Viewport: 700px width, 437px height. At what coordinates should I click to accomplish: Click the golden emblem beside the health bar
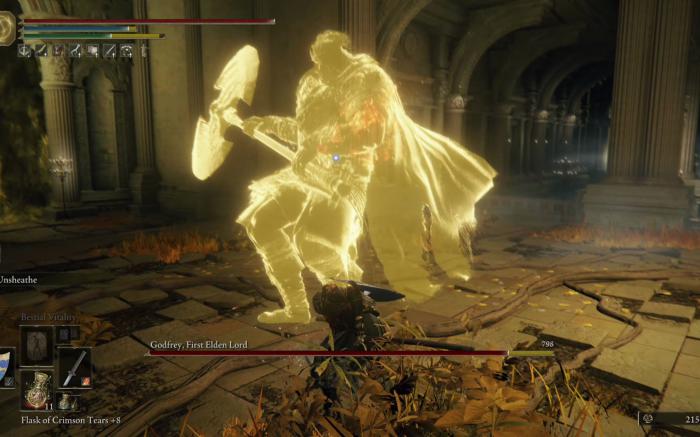point(6,29)
